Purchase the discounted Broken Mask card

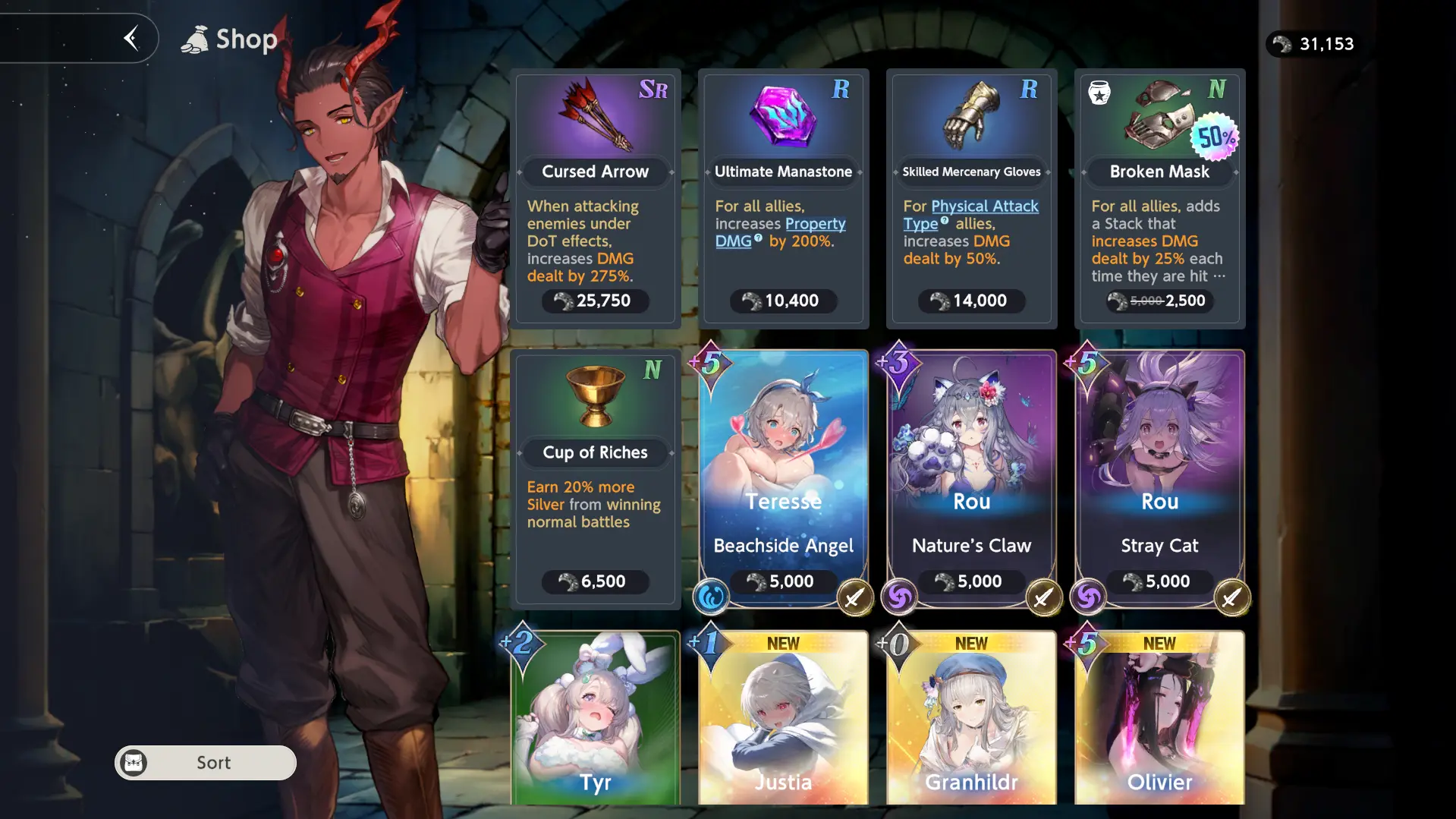tap(1159, 199)
